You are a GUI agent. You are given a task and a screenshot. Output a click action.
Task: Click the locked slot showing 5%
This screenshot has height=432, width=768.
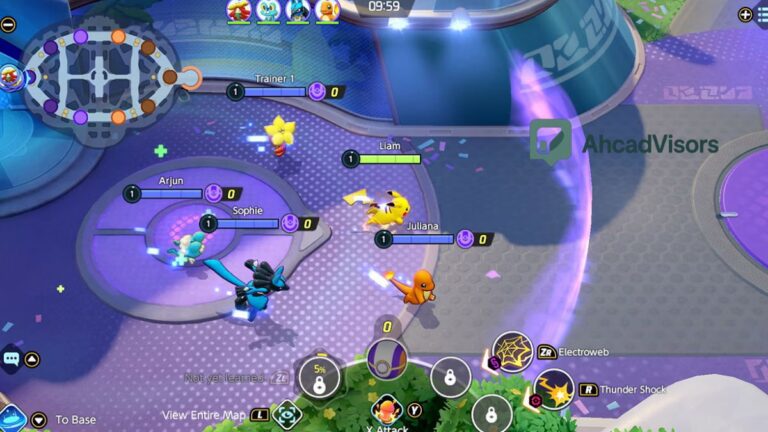[x=319, y=376]
